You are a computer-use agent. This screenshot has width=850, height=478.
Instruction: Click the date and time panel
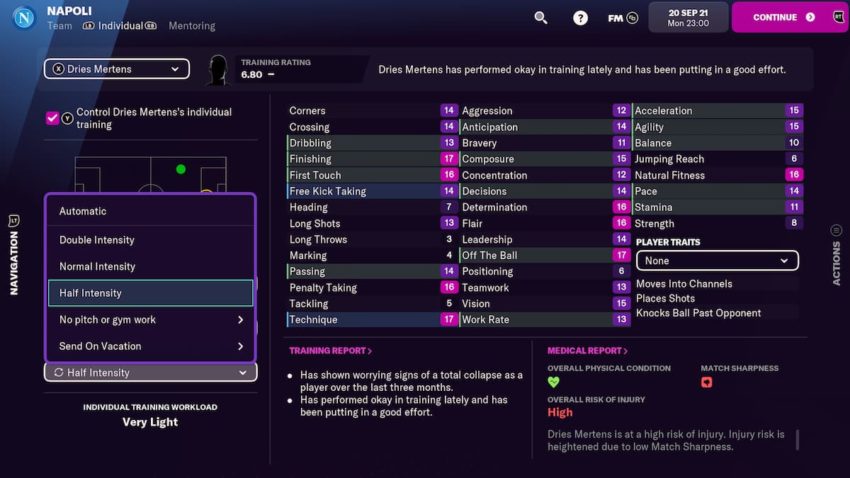pyautogui.click(x=687, y=17)
